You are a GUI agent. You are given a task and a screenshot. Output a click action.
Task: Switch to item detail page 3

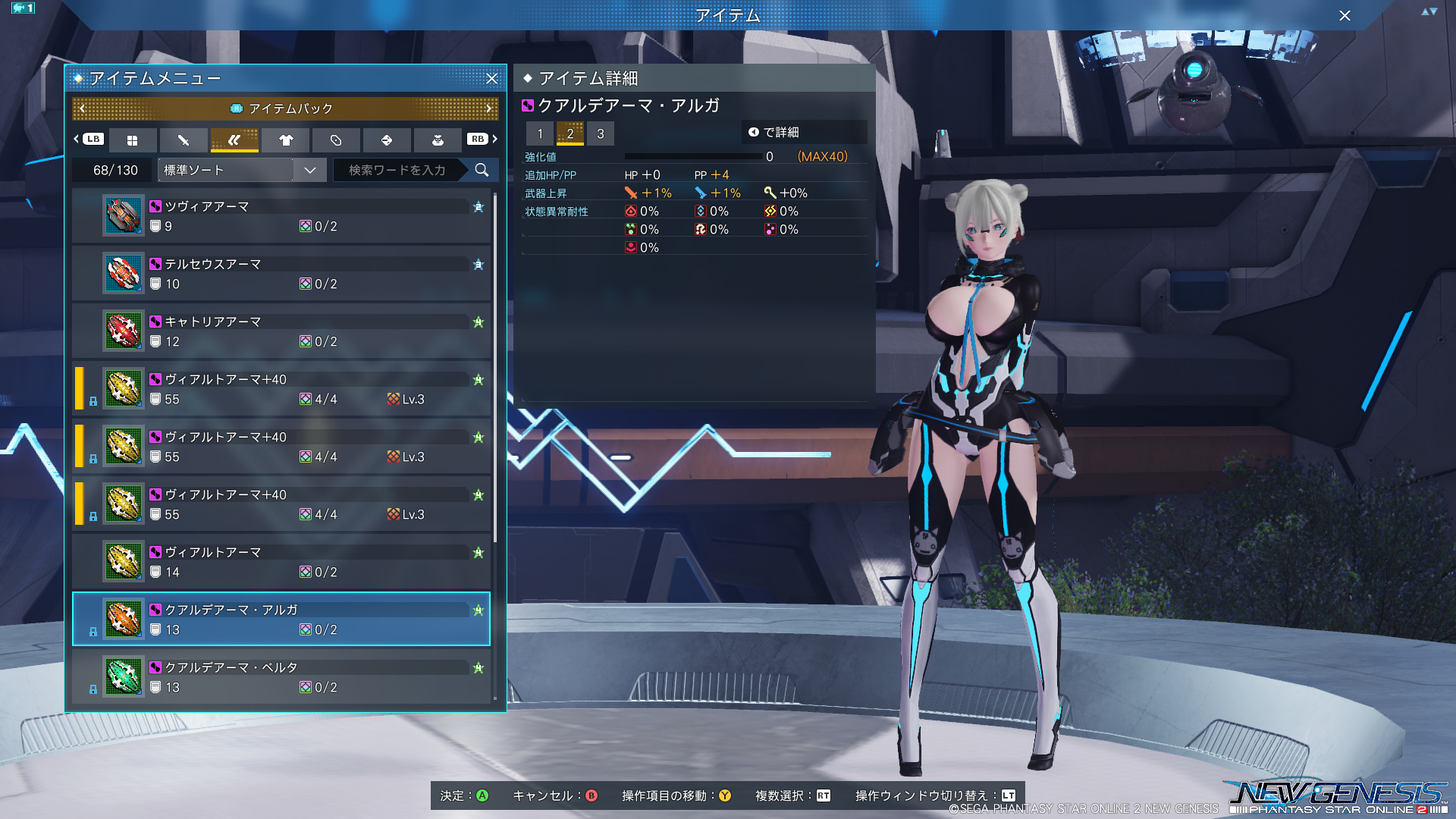pyautogui.click(x=601, y=134)
